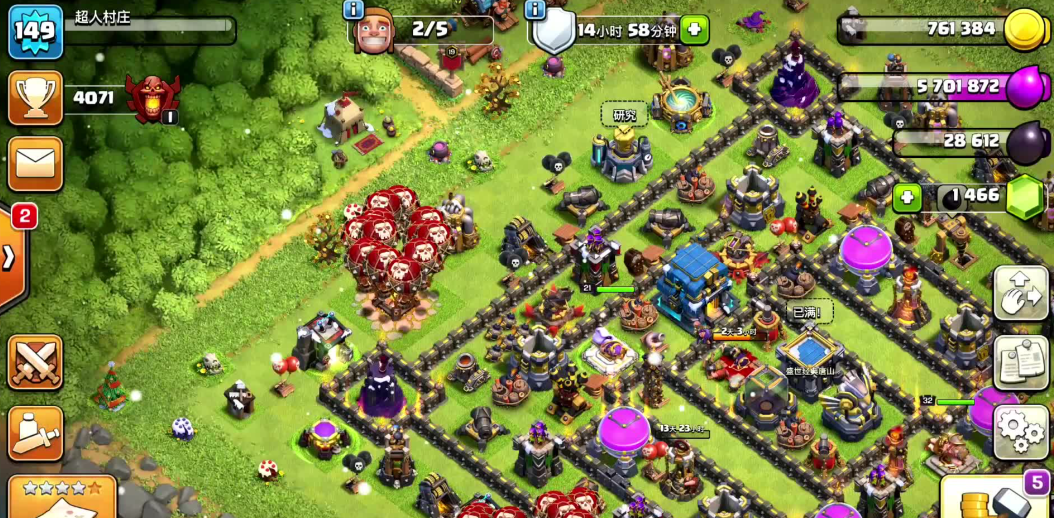This screenshot has width=1054, height=518.
Task: Tap the pink elixir resource icon
Action: tap(1026, 88)
